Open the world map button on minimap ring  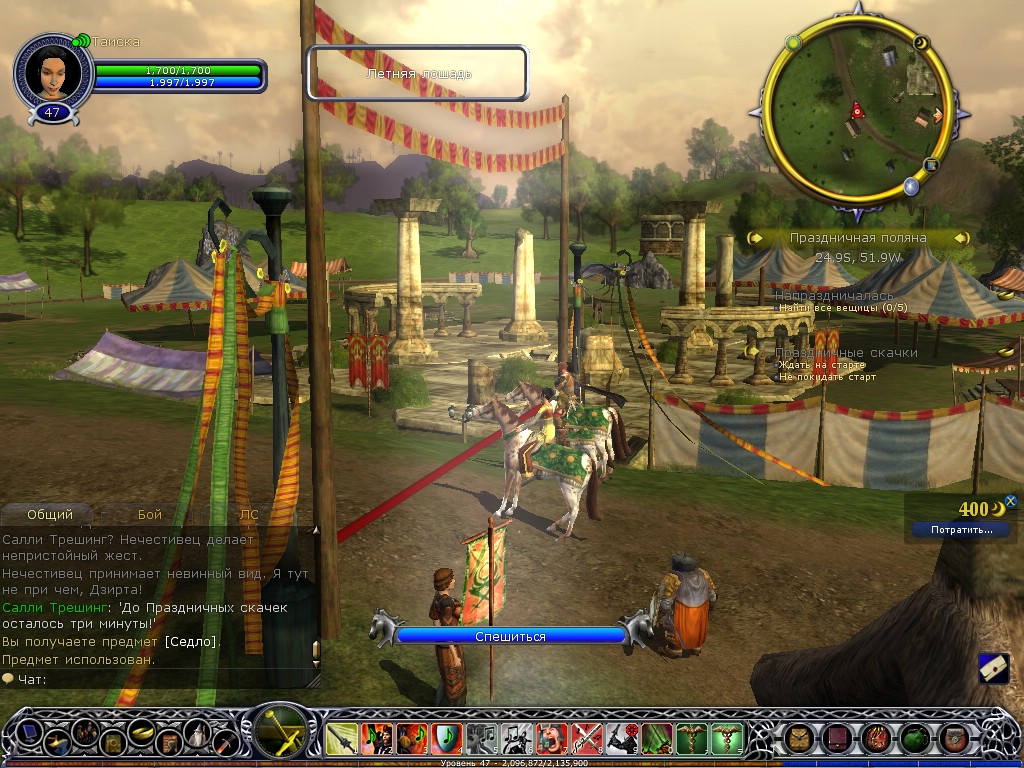pos(931,164)
